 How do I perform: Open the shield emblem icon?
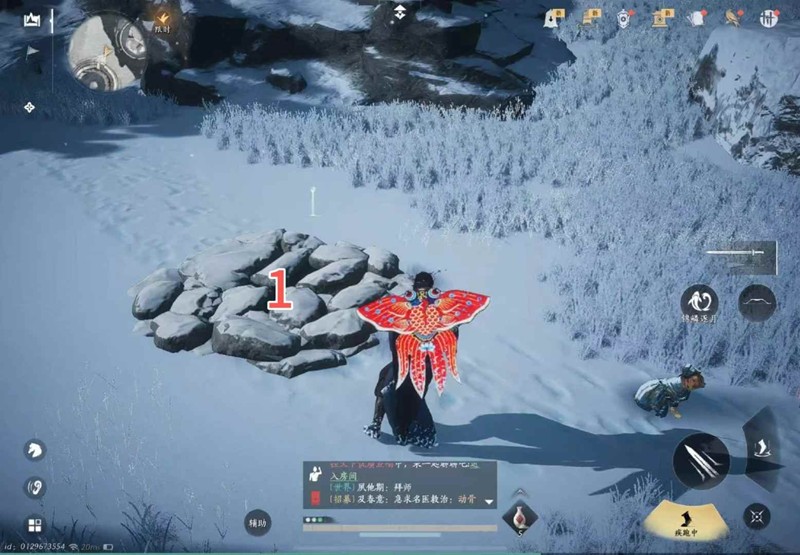pyautogui.click(x=625, y=17)
